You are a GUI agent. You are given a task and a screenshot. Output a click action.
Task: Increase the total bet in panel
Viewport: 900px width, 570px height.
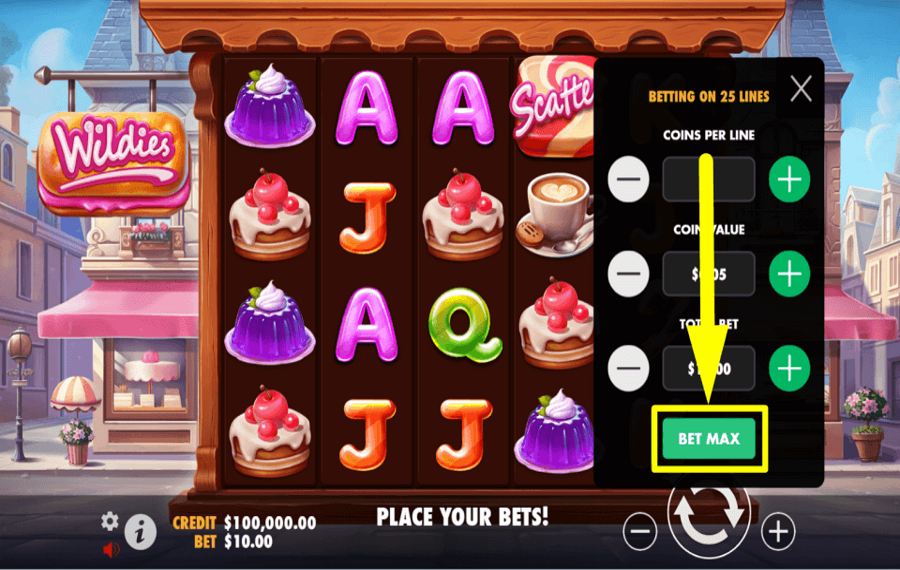789,368
